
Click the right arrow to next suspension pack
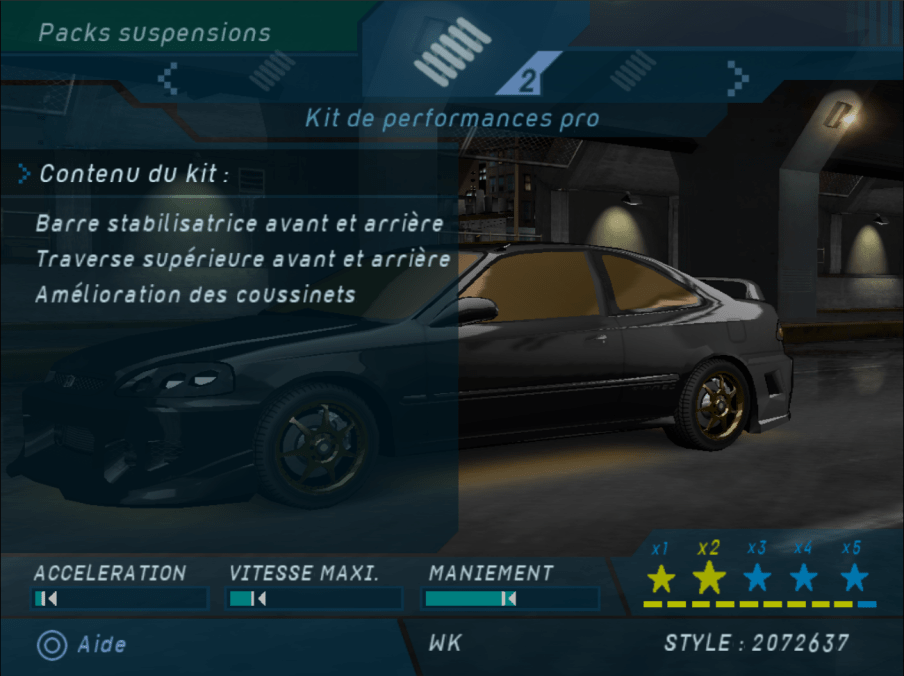click(x=738, y=76)
